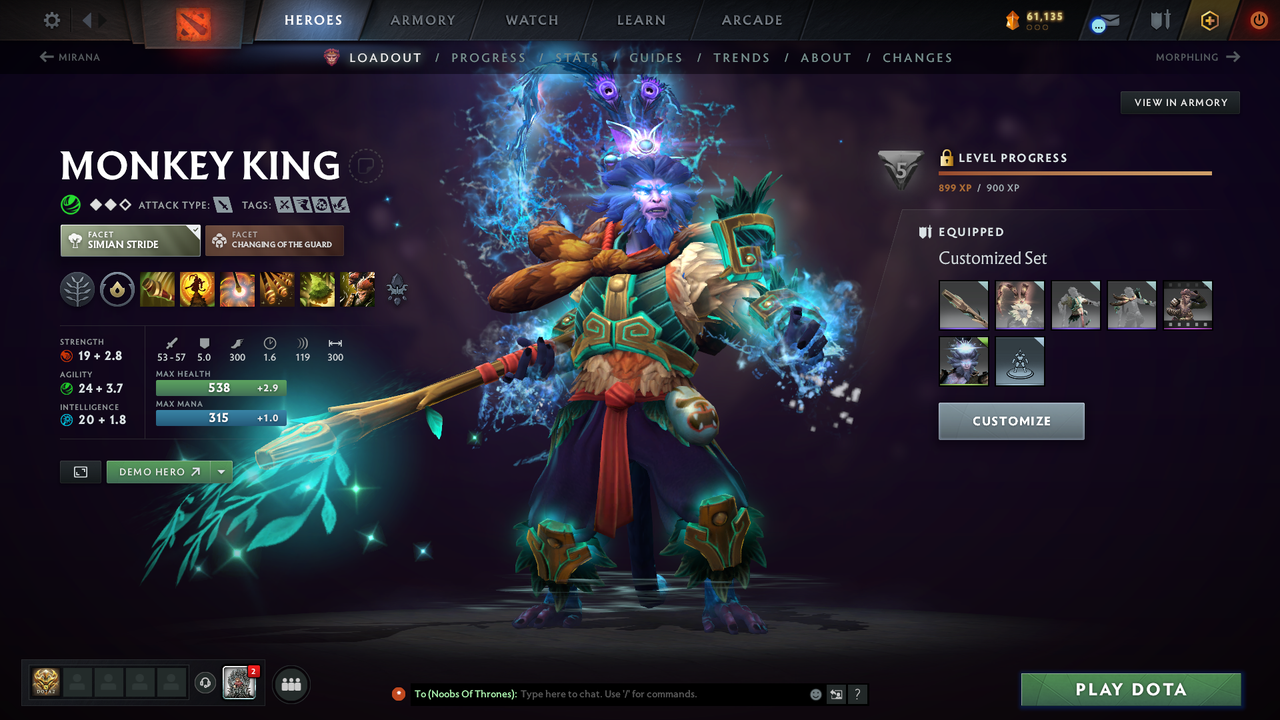Switch to the Guides tab

pos(656,57)
